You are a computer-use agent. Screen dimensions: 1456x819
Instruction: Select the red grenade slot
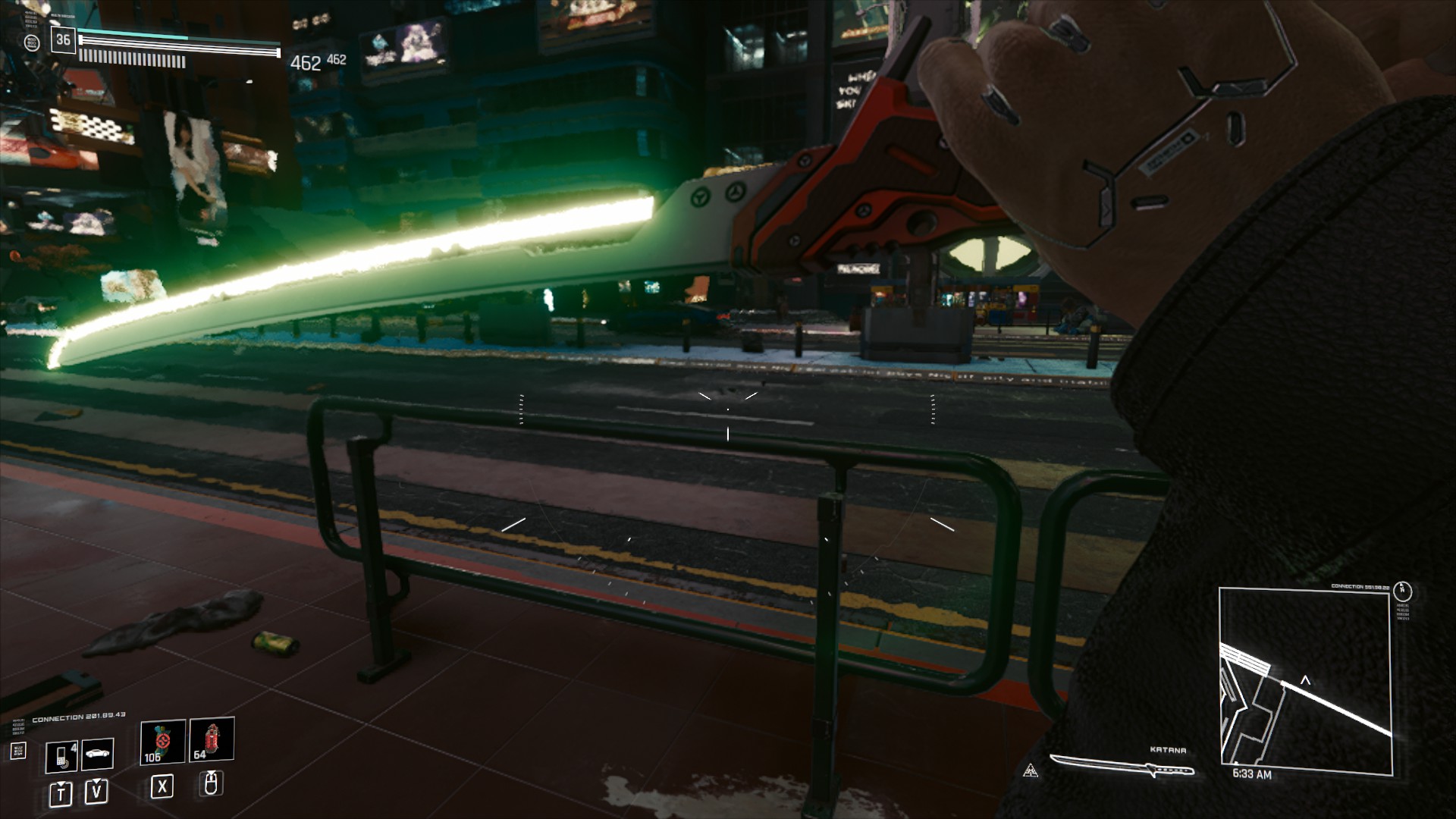(212, 739)
